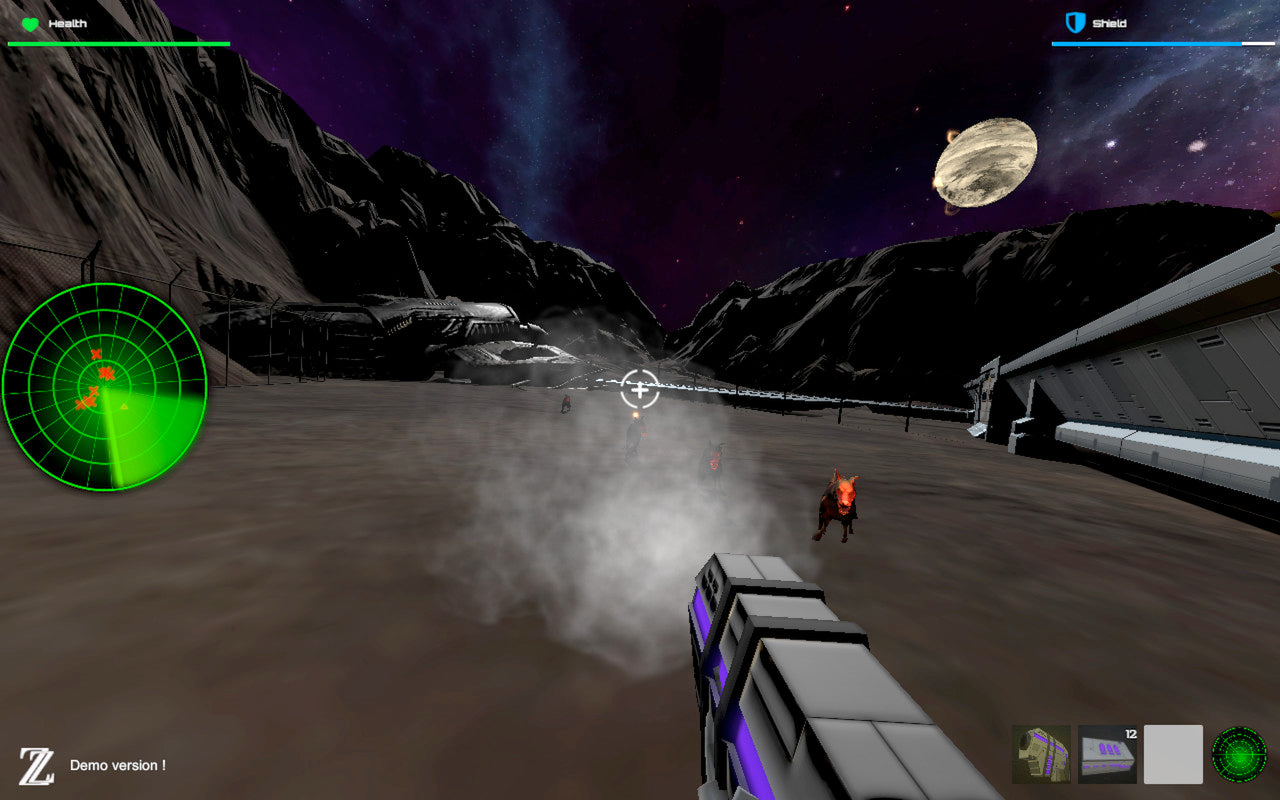This screenshot has height=800, width=1280.
Task: Click the circular green radar minimap
Action: 104,386
